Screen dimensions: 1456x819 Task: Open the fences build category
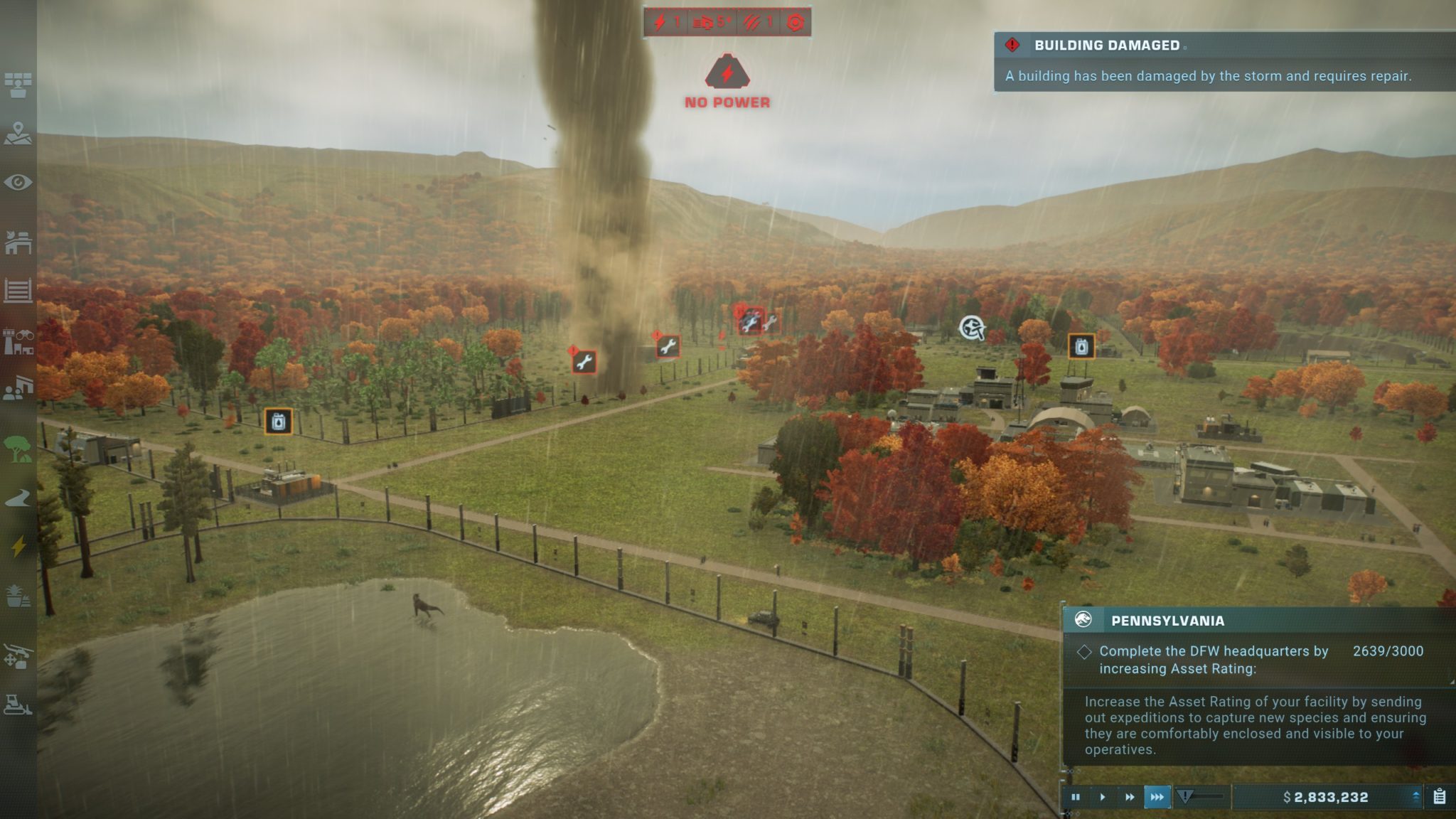pyautogui.click(x=18, y=291)
